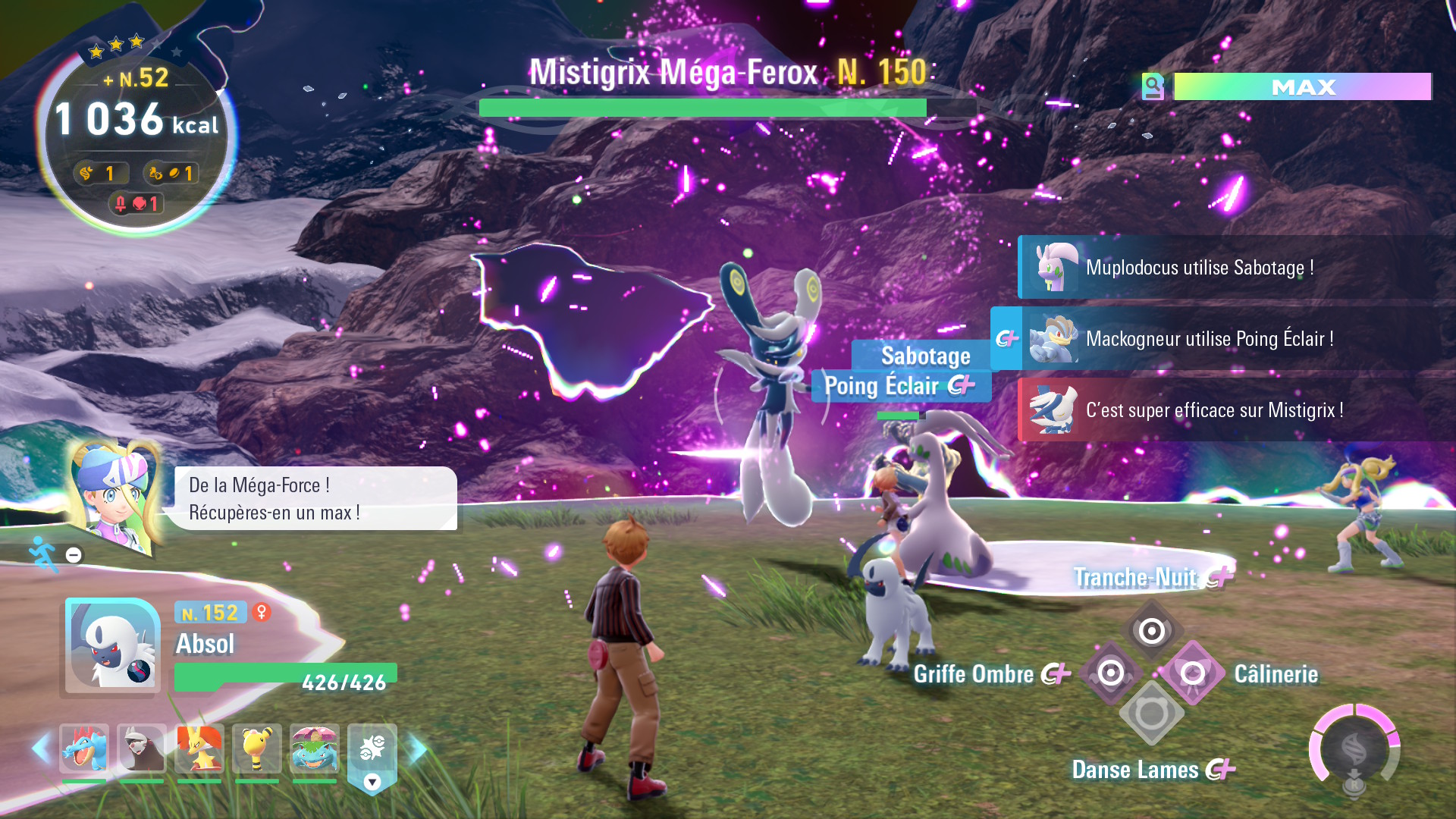The image size is (1456, 819).
Task: Select Venusaur in the party bar
Action: (315, 748)
